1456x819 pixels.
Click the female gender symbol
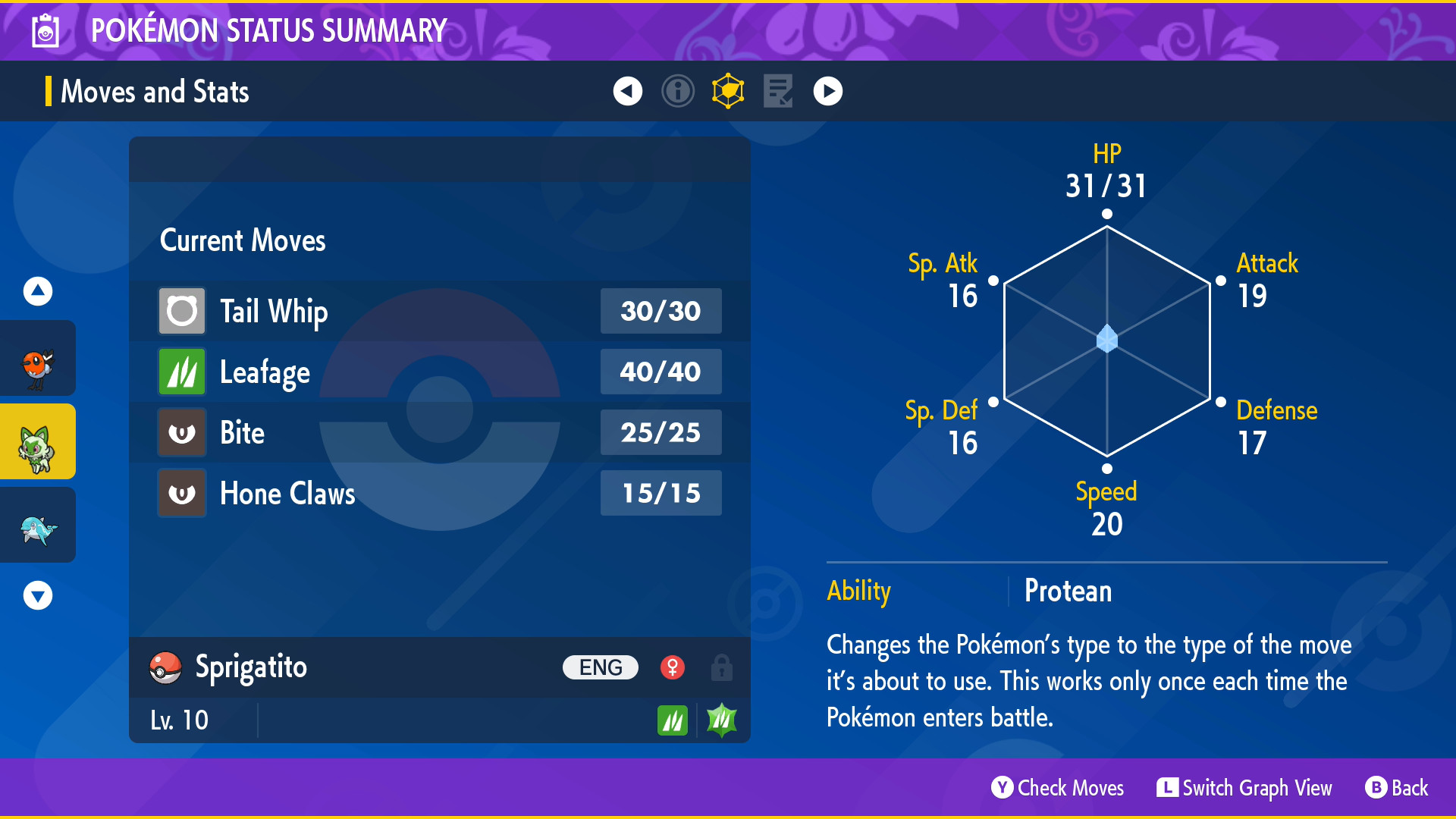673,667
